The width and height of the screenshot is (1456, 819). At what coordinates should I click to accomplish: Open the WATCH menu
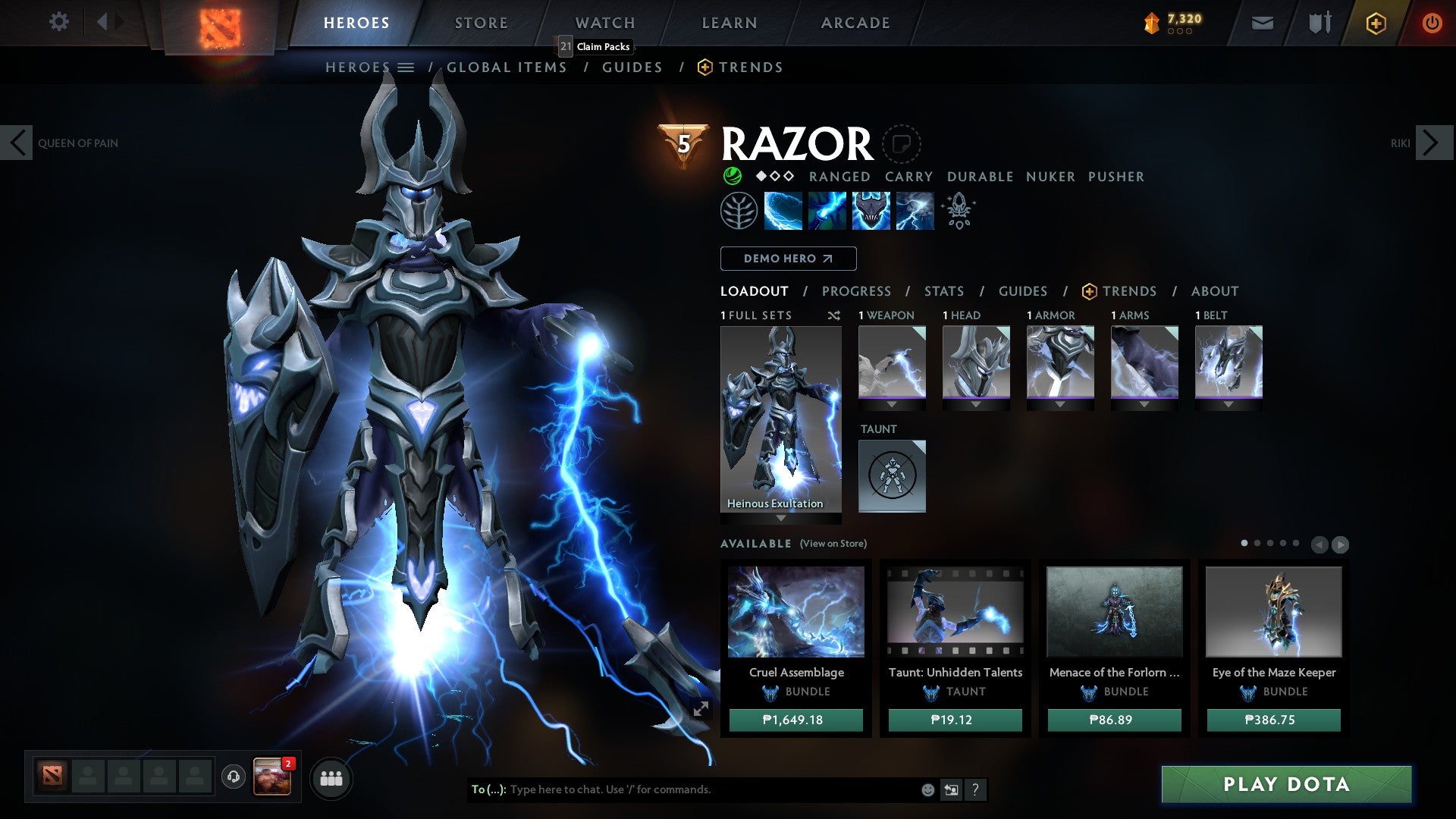coord(604,22)
